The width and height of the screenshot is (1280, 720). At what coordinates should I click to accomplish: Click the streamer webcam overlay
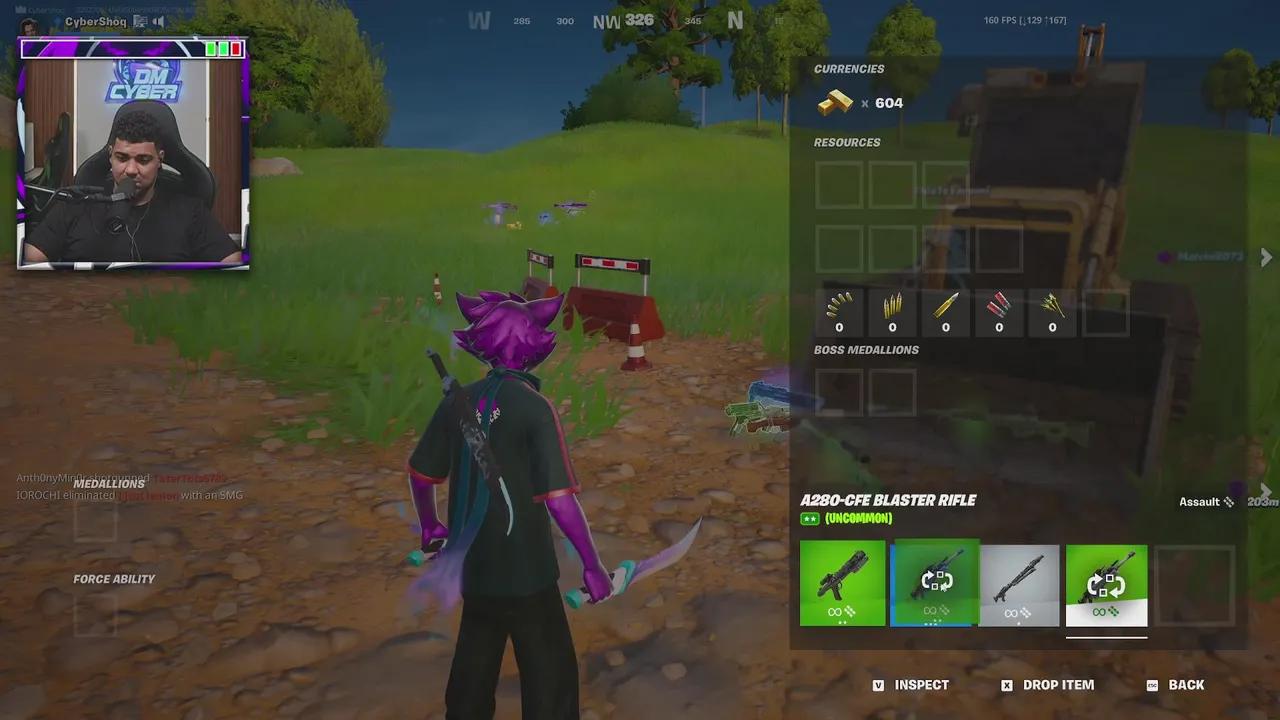[134, 160]
